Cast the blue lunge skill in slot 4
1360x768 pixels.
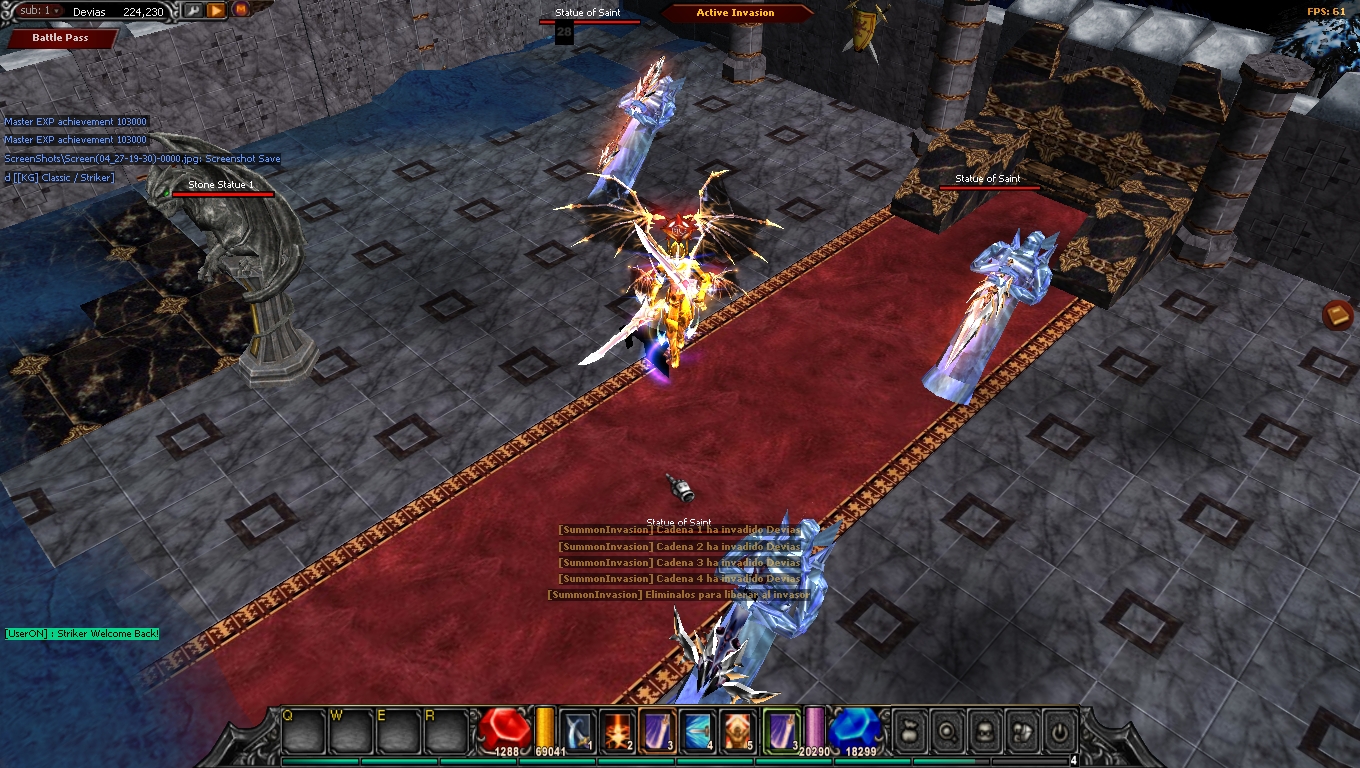pyautogui.click(x=696, y=730)
